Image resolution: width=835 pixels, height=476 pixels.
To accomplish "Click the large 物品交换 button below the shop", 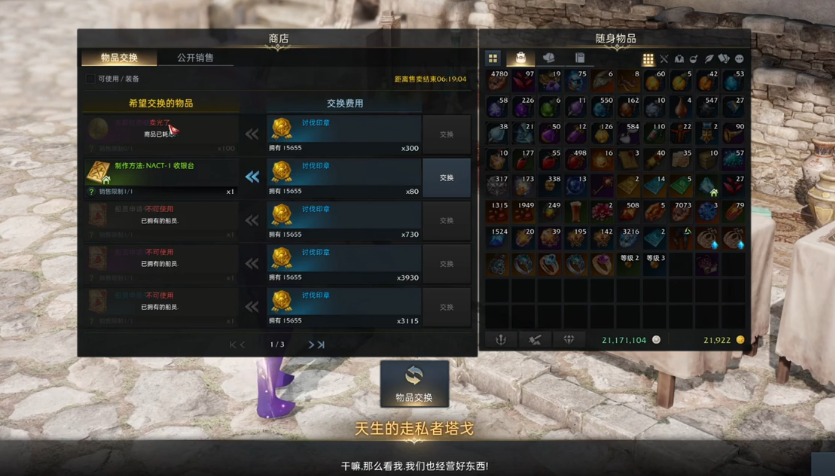I will (414, 385).
